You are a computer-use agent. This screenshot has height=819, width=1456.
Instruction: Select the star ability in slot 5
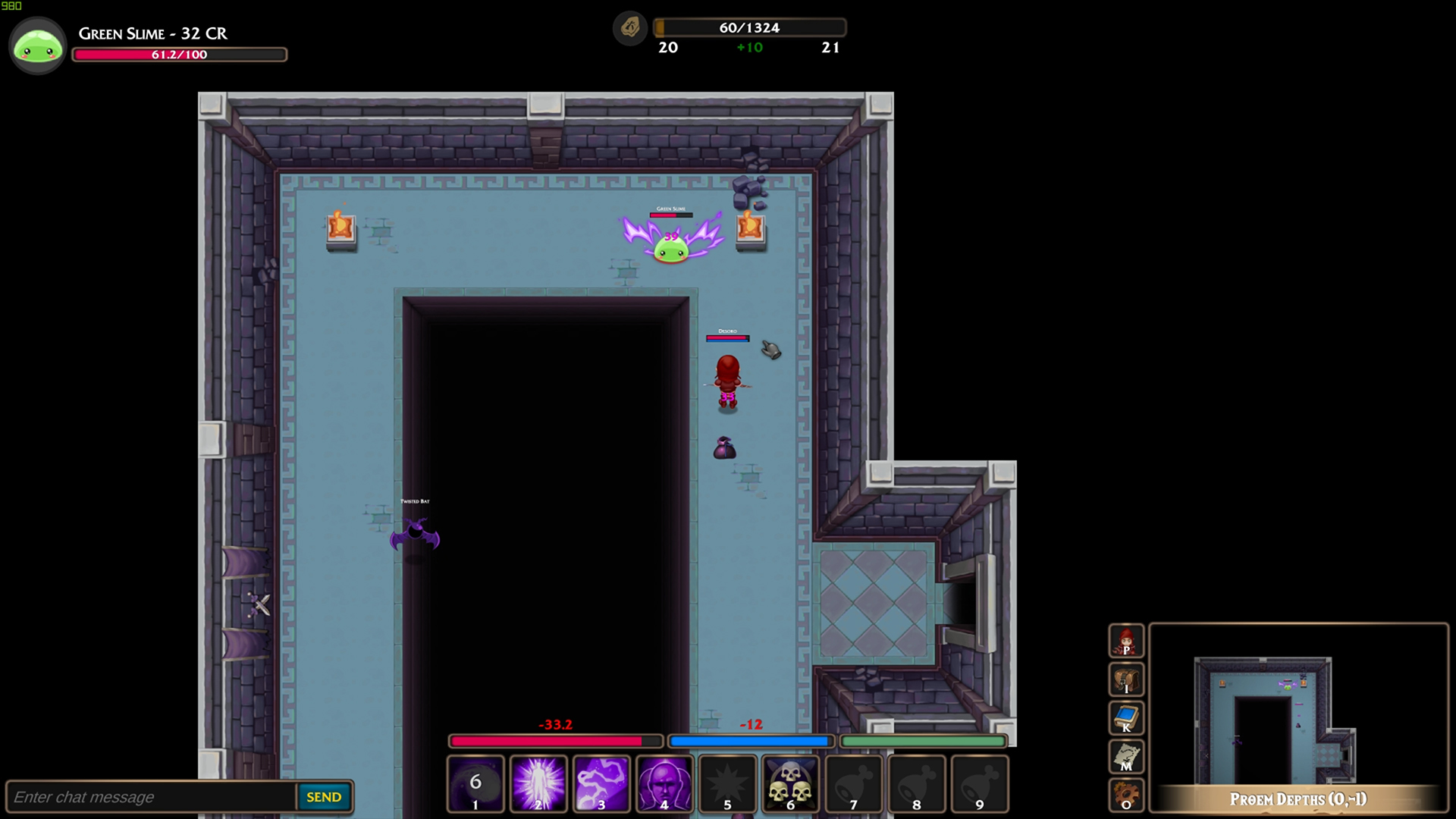tap(727, 783)
